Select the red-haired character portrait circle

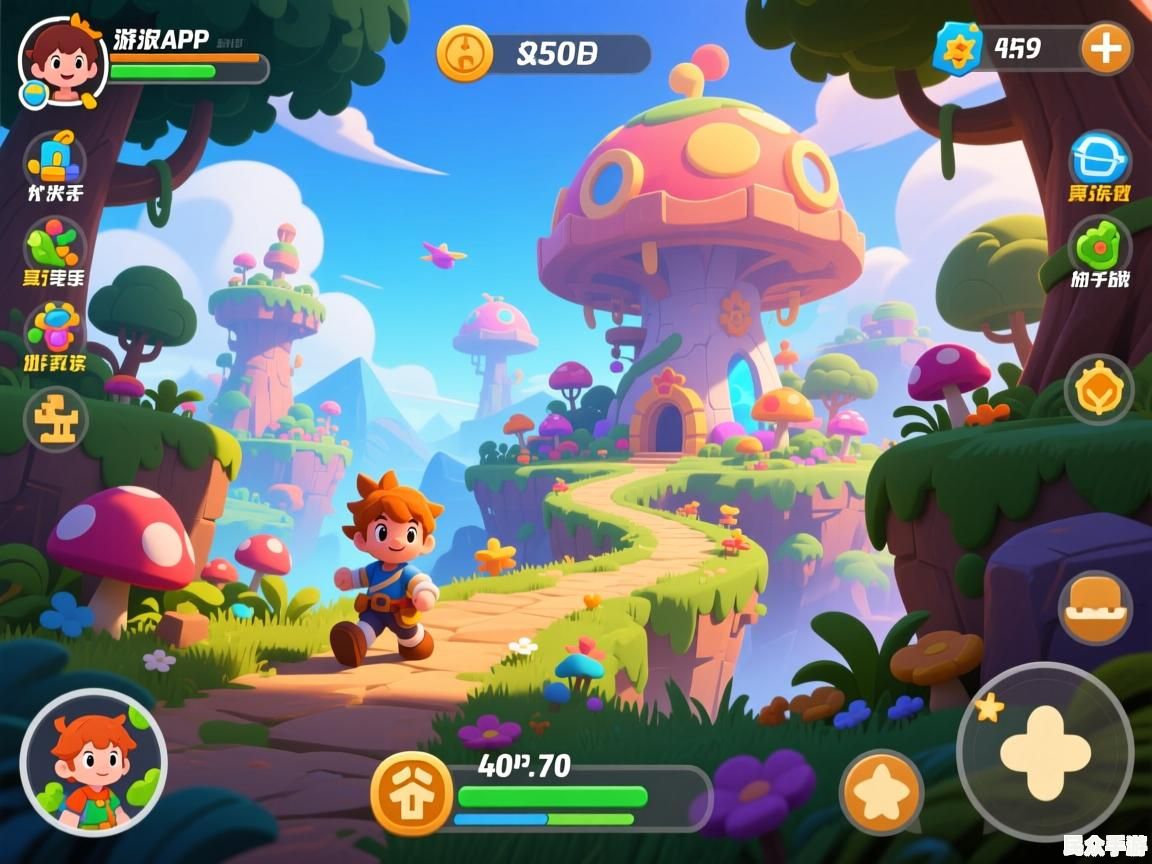coord(93,762)
